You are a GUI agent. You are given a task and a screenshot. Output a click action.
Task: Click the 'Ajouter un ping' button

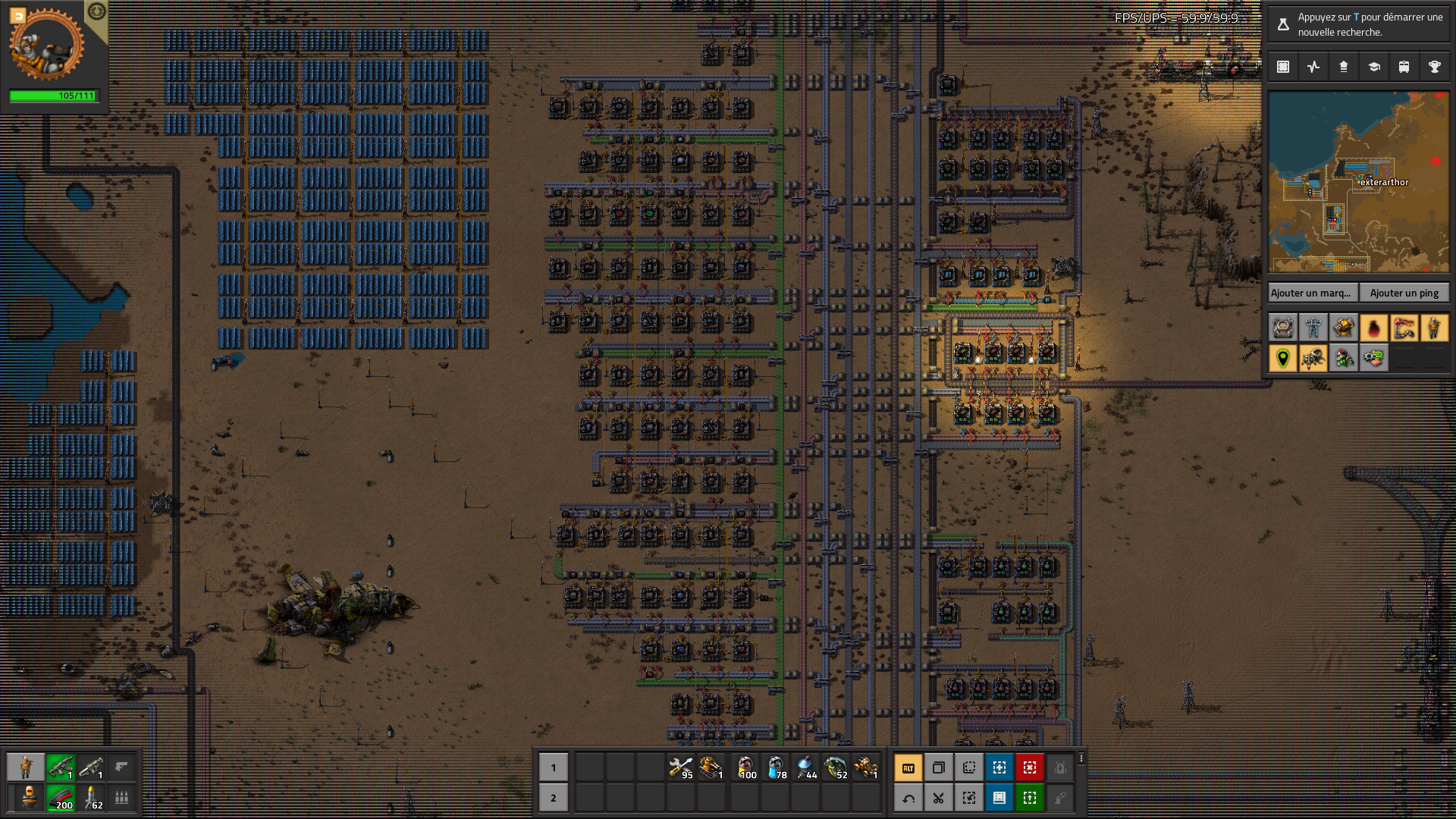[x=1404, y=293]
